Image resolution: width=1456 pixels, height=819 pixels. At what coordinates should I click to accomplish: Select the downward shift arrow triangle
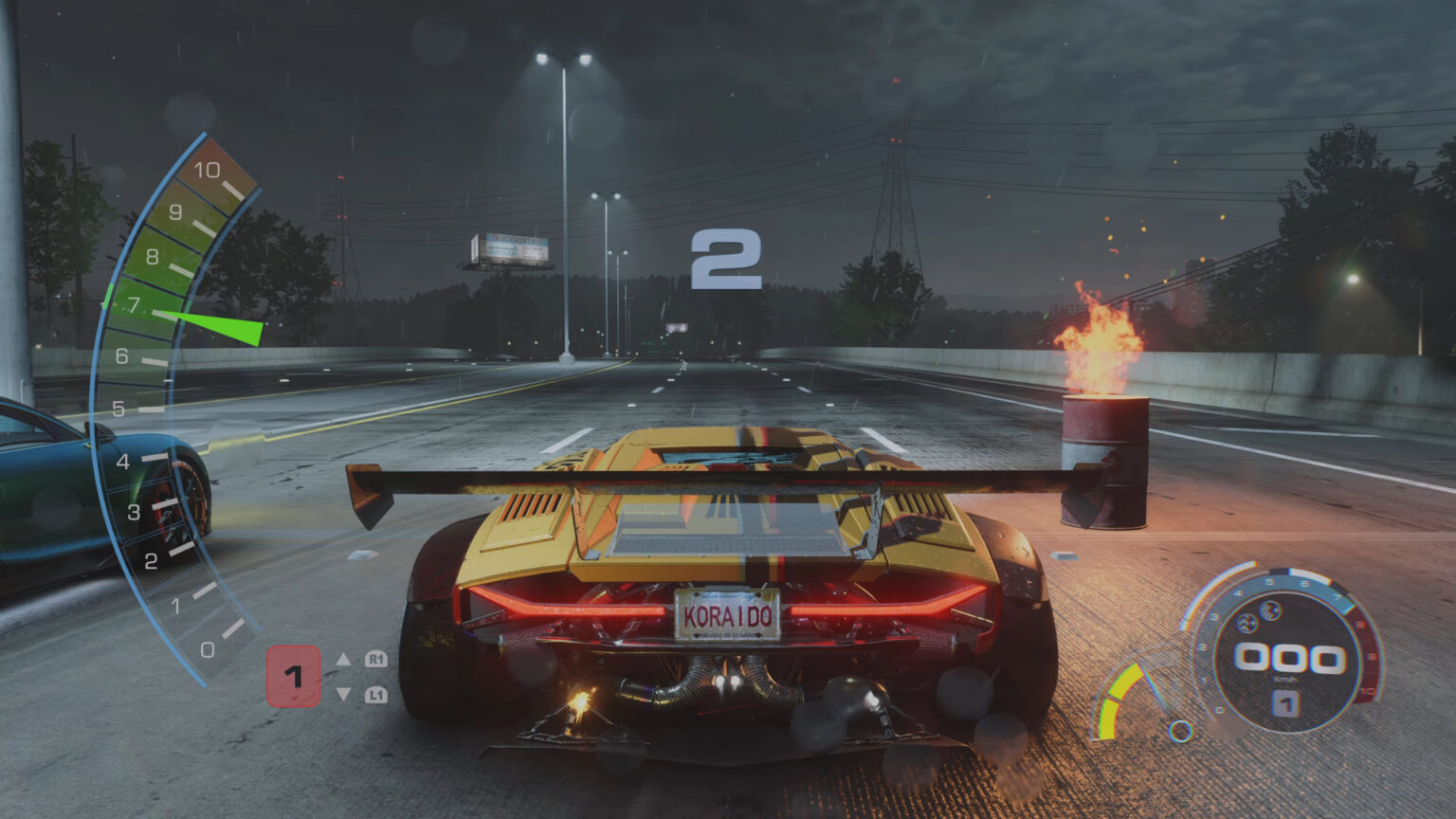click(344, 694)
